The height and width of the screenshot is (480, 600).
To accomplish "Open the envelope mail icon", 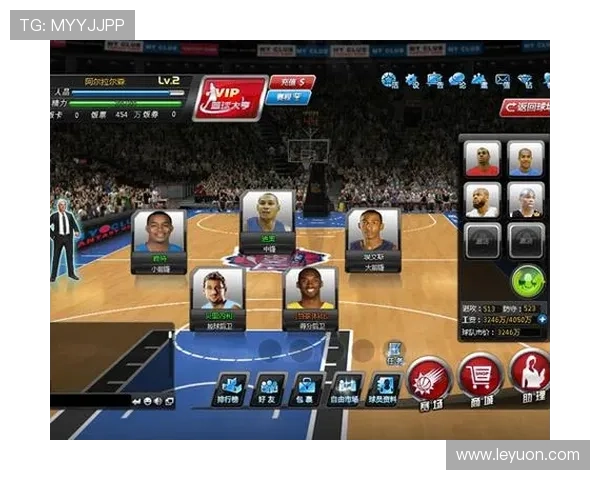I will [502, 80].
